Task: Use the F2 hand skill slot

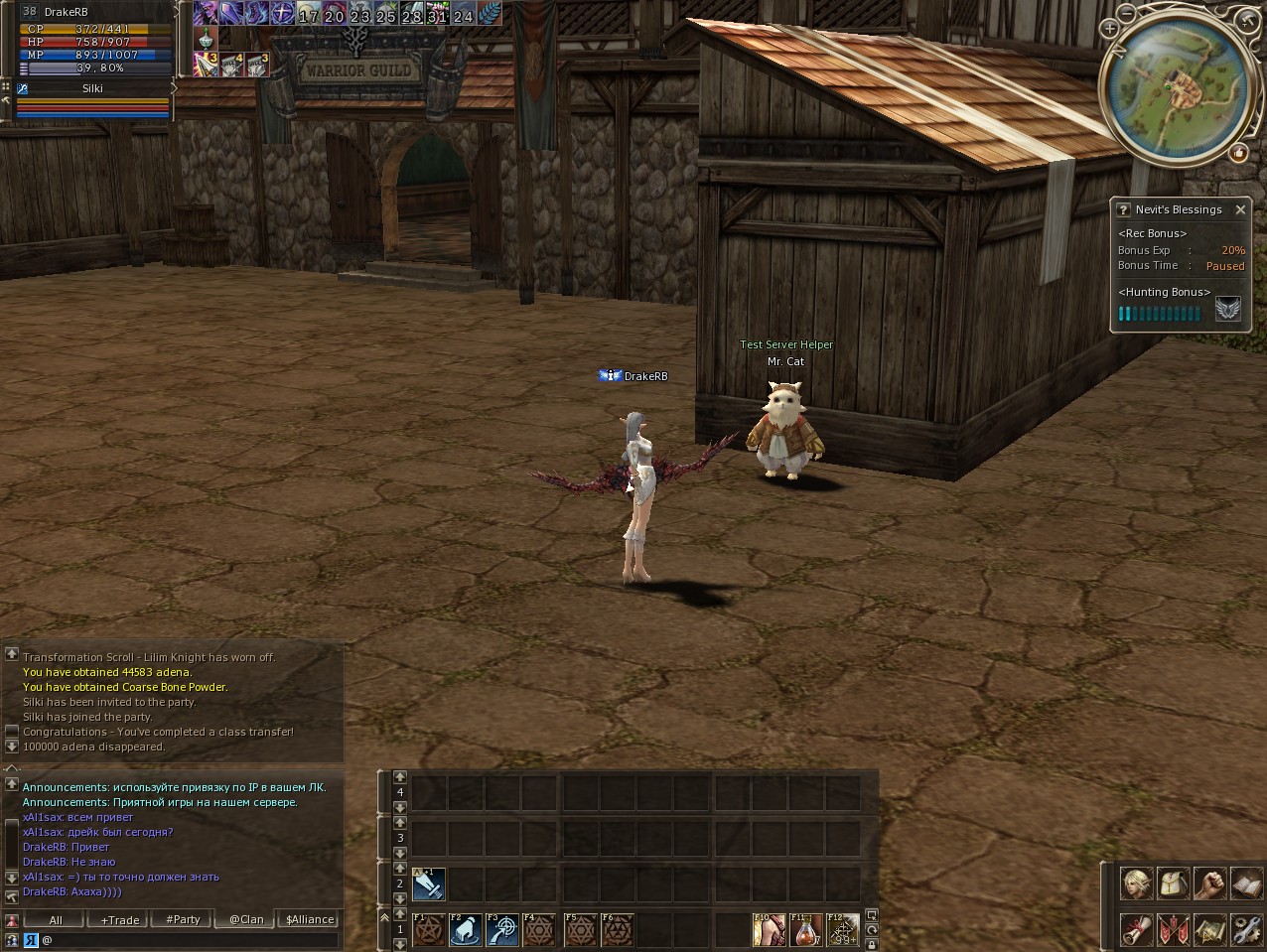Action: tap(466, 931)
